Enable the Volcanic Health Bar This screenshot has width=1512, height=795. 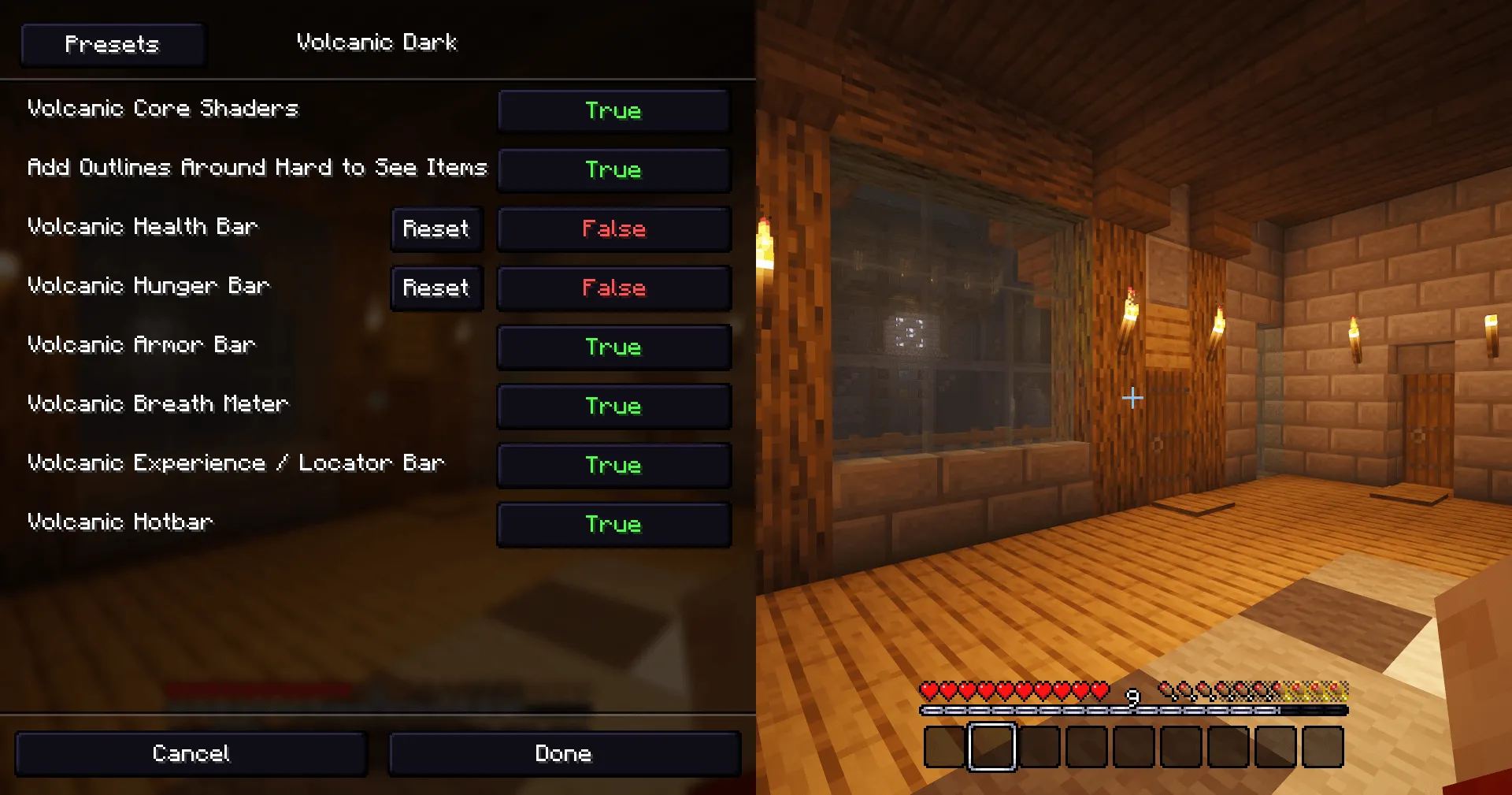click(x=613, y=229)
